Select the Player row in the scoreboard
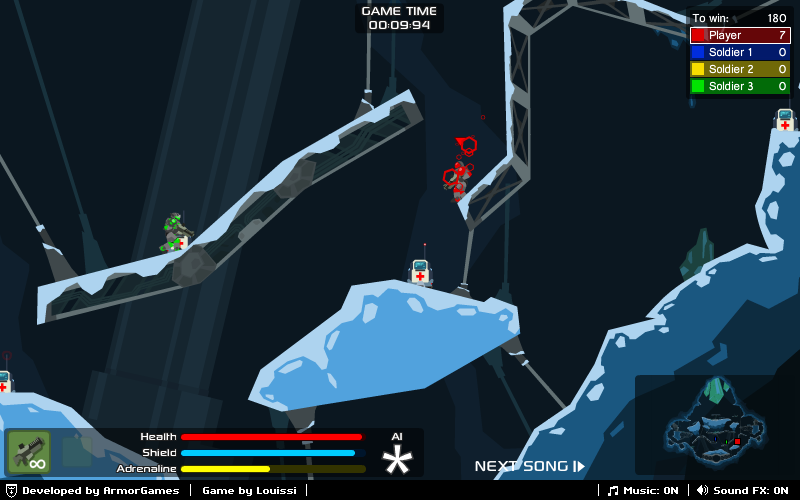Image resolution: width=800 pixels, height=500 pixels. 739,35
